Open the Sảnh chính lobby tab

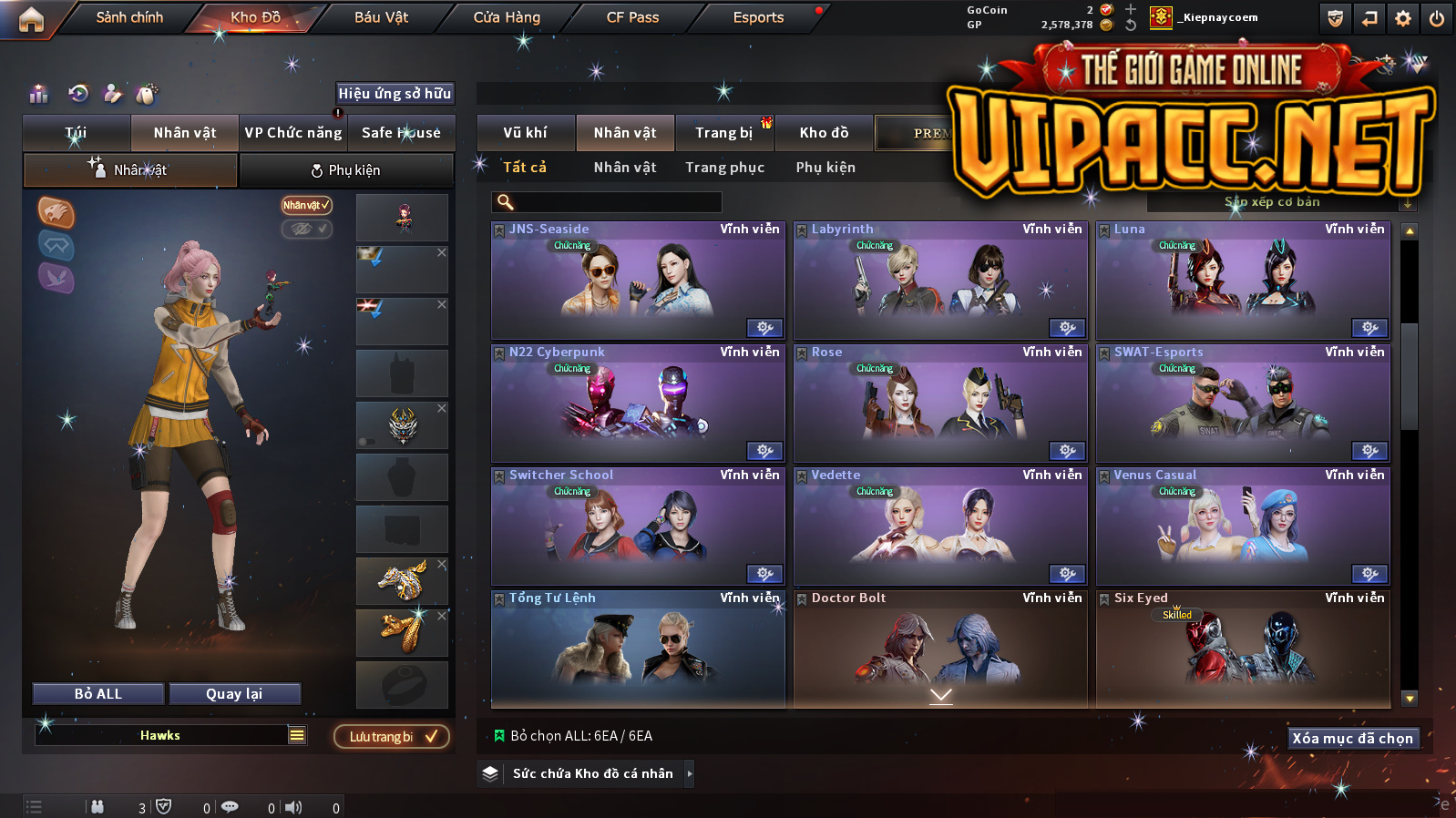point(129,17)
